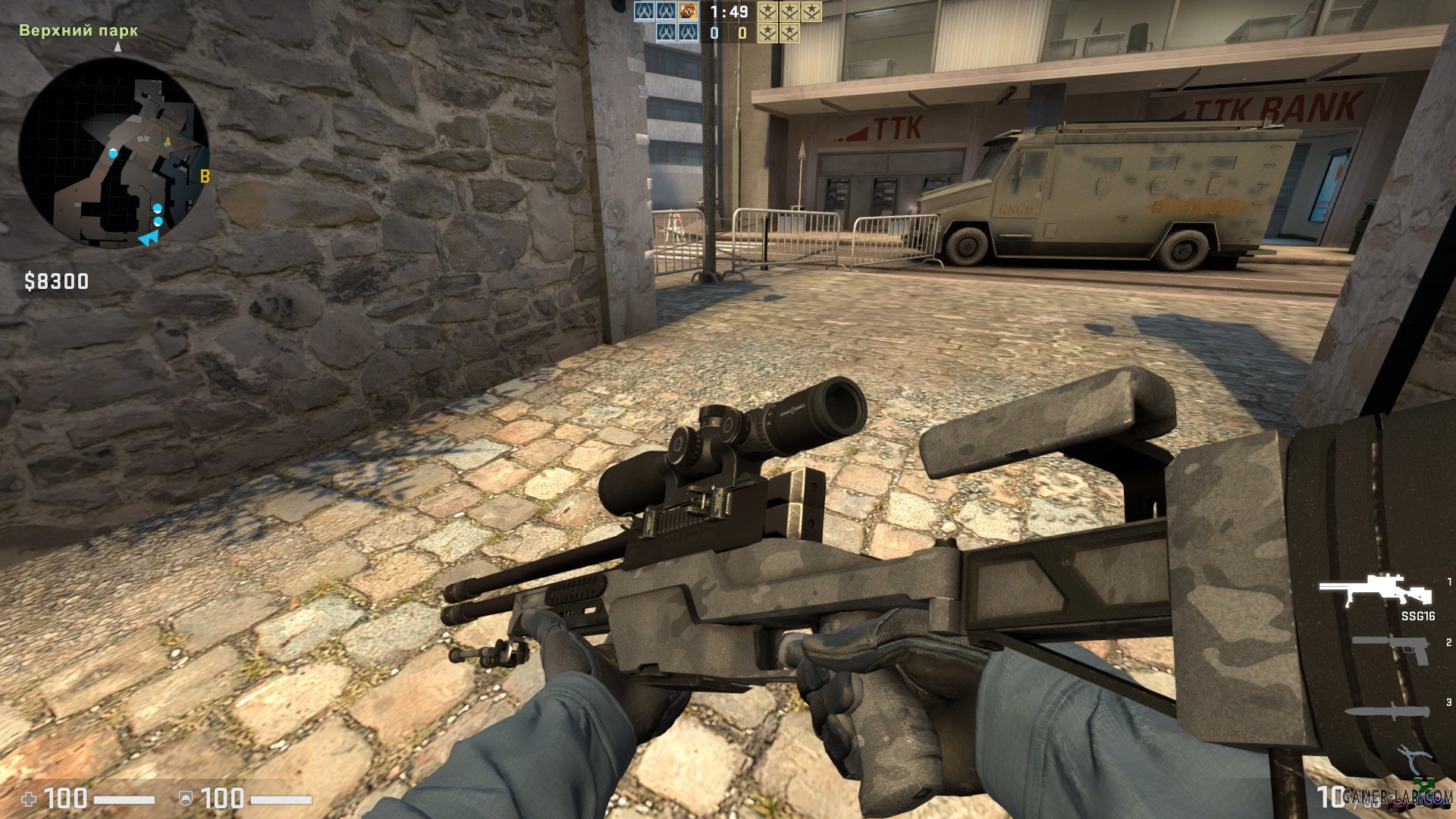Viewport: 1456px width, 819px height.
Task: Click the round timer showing 1:49
Action: [730, 11]
